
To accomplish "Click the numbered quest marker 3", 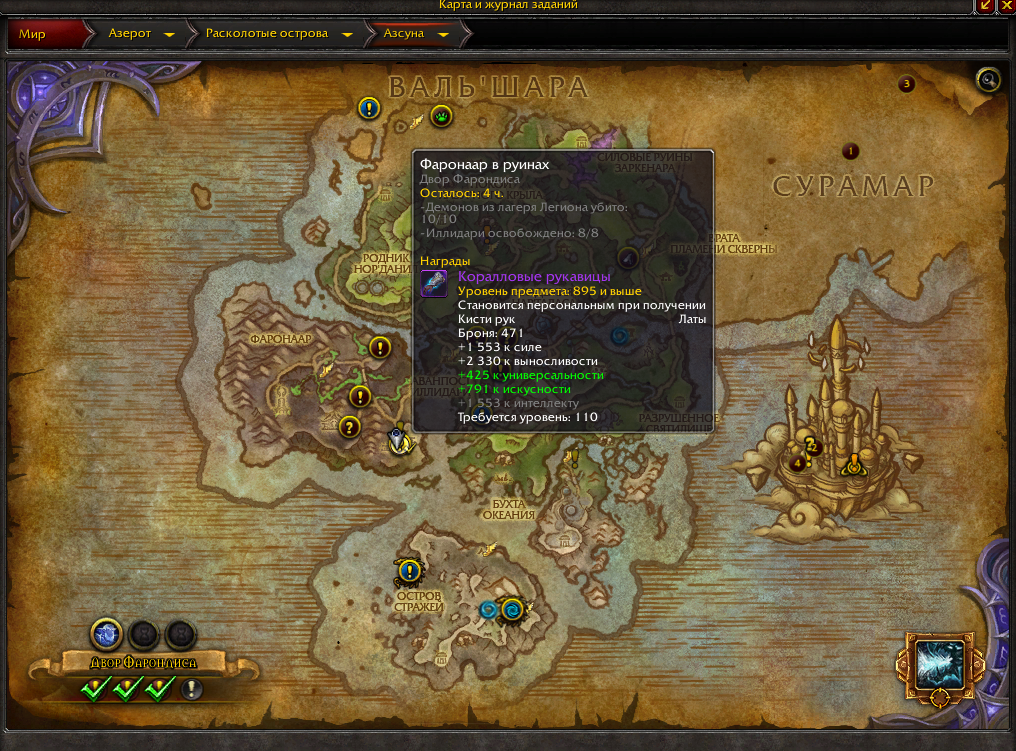I will point(907,84).
